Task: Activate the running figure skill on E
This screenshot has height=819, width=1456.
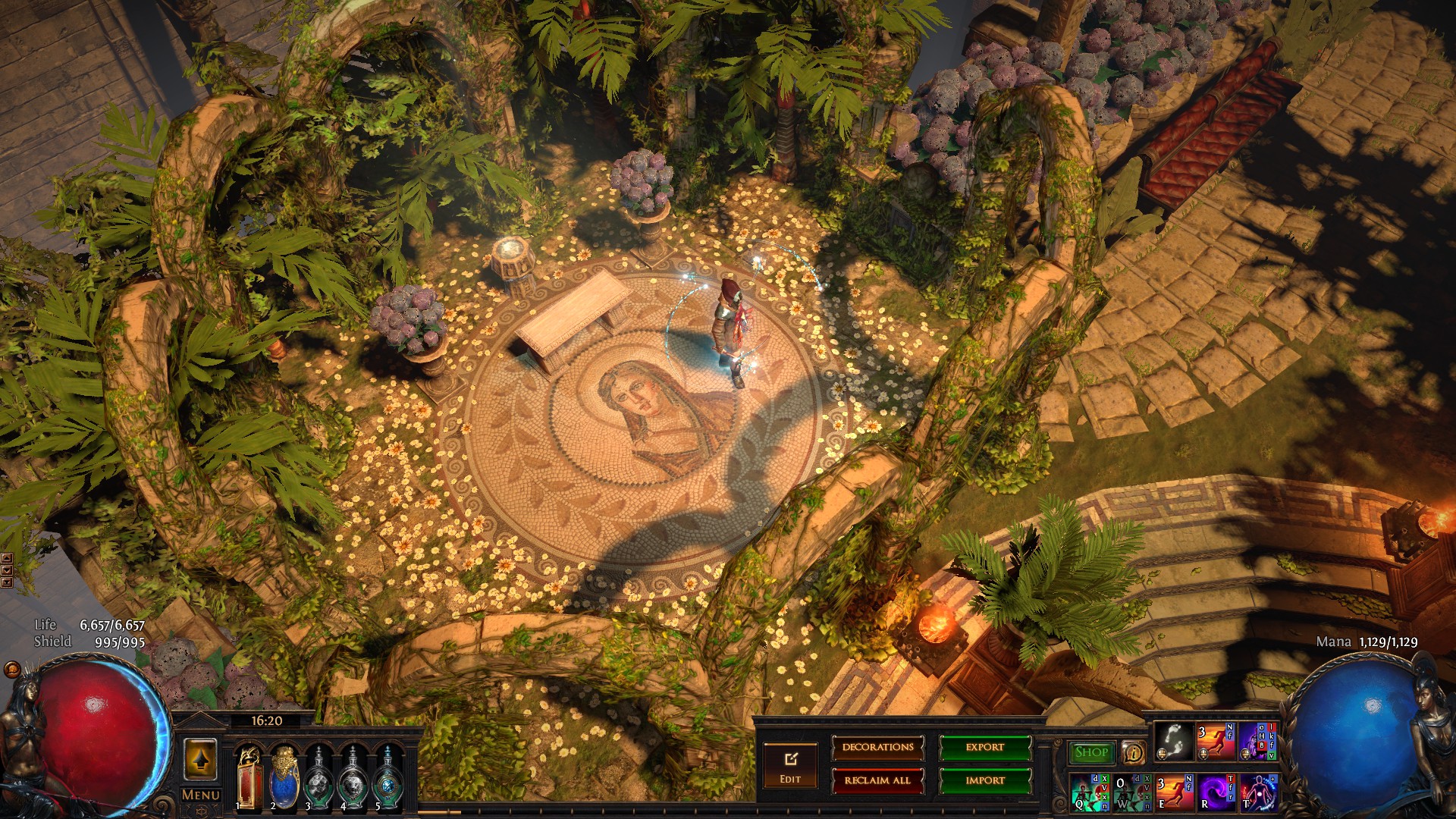Action: tap(1174, 791)
